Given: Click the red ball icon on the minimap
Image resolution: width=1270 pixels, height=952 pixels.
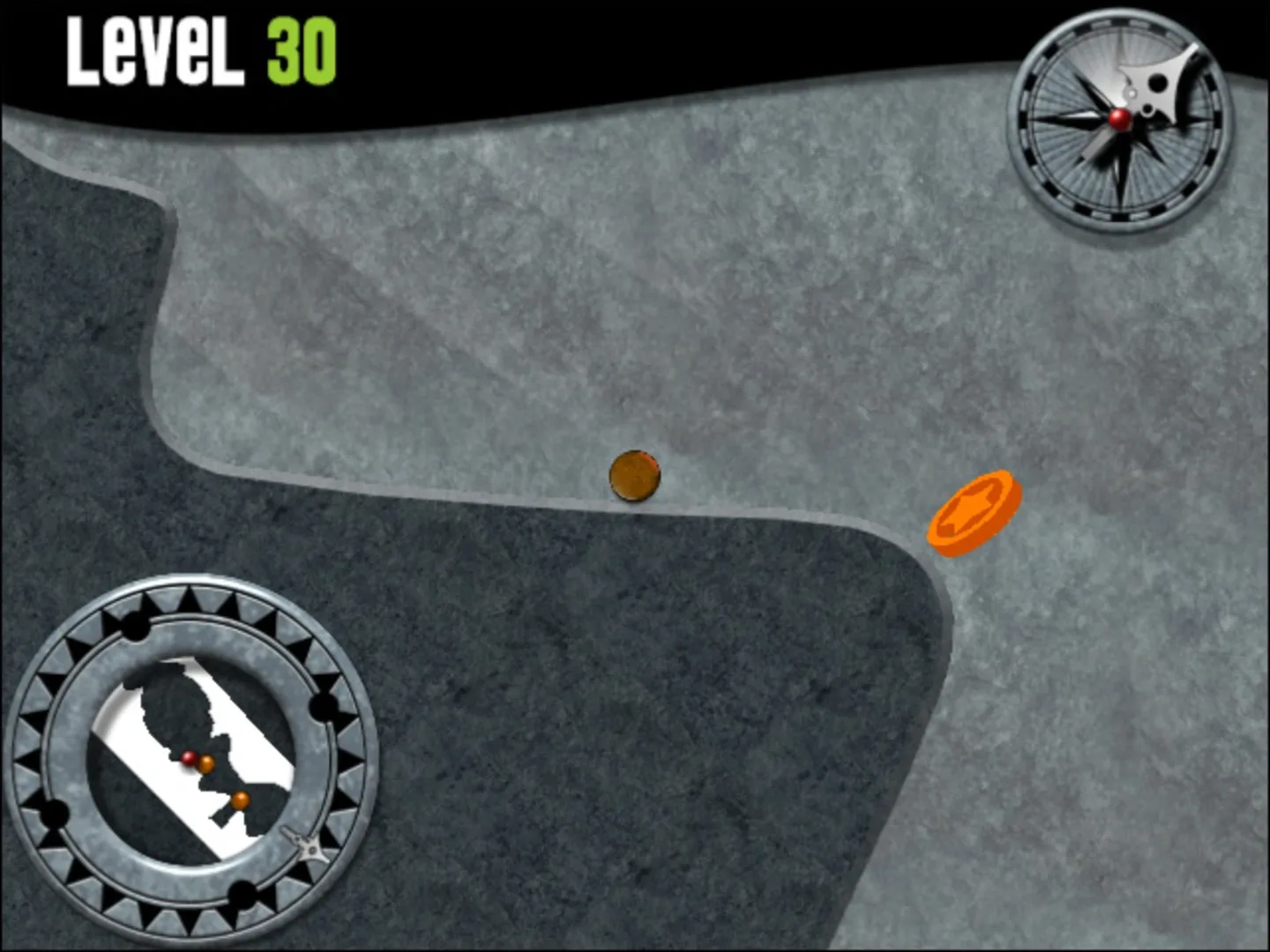Looking at the screenshot, I should (x=190, y=759).
